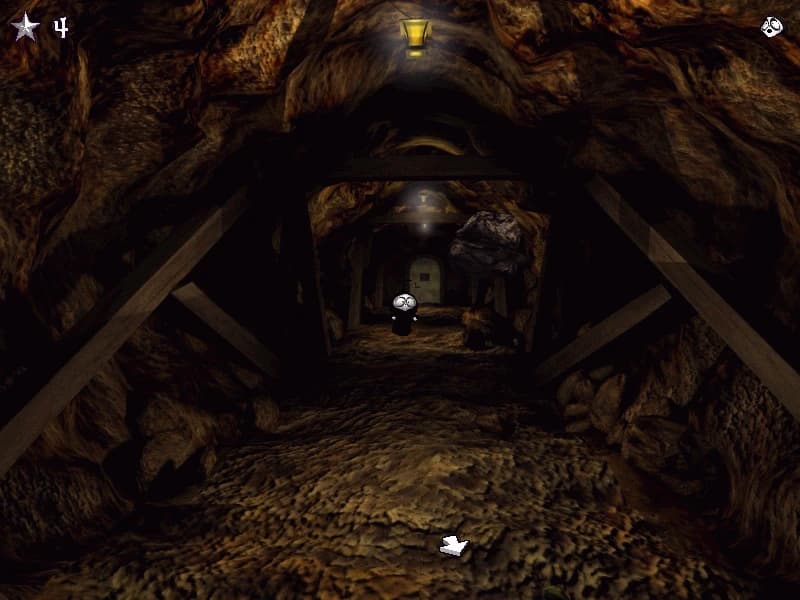The image size is (800, 600).
Task: Select the silver star icon
Action: (24, 27)
